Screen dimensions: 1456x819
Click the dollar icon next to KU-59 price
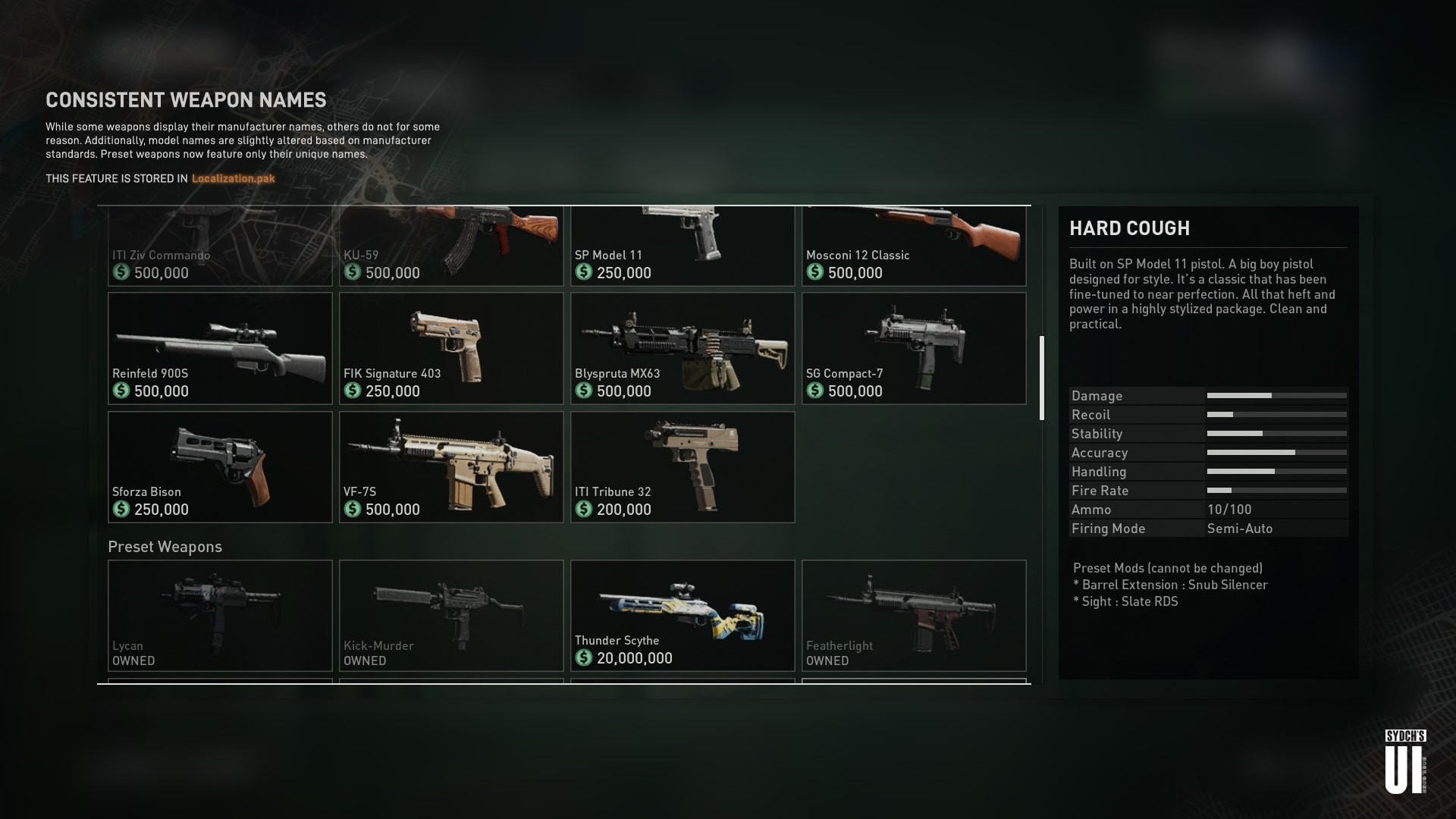tap(353, 273)
